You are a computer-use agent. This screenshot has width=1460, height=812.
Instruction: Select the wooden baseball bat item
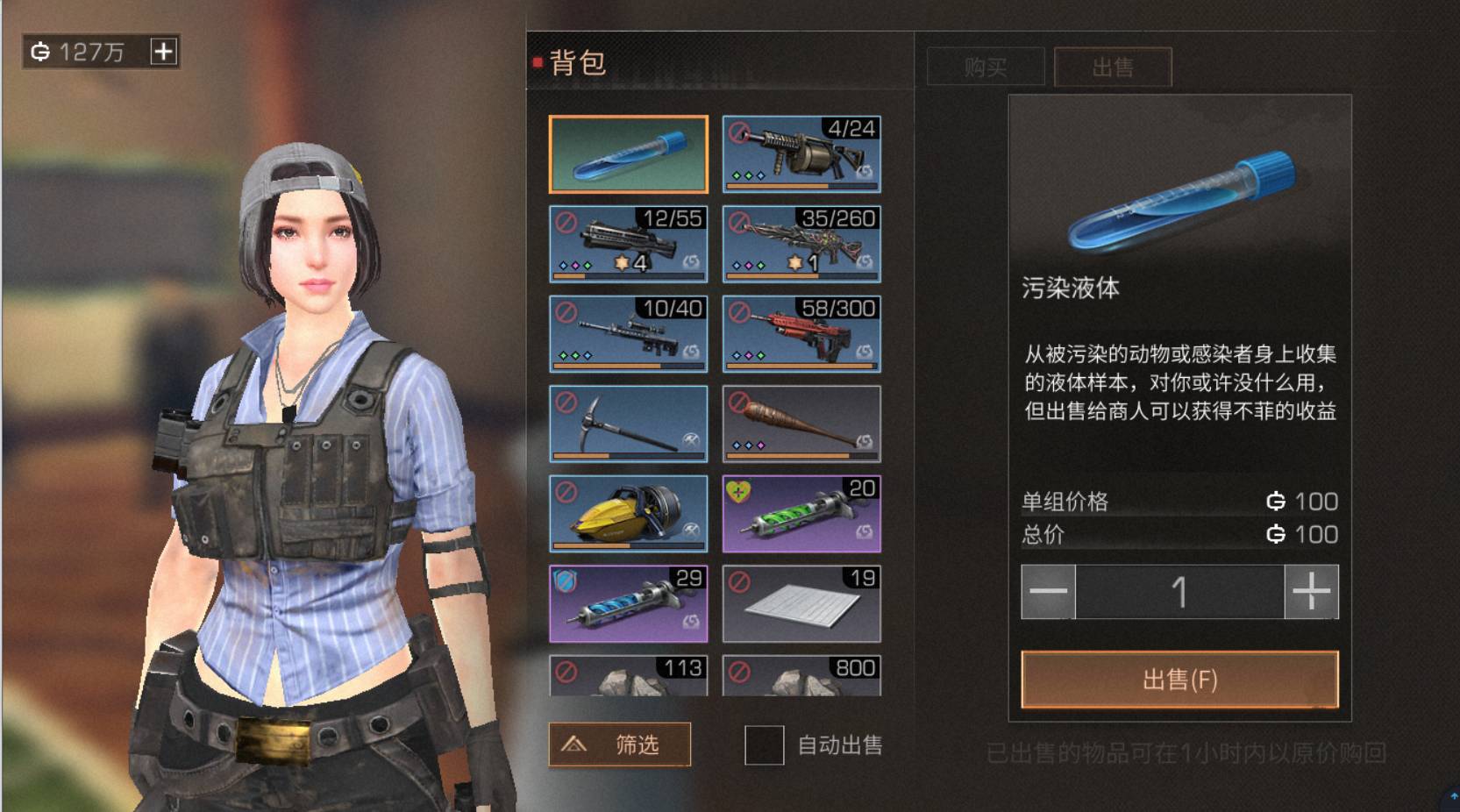[x=801, y=424]
